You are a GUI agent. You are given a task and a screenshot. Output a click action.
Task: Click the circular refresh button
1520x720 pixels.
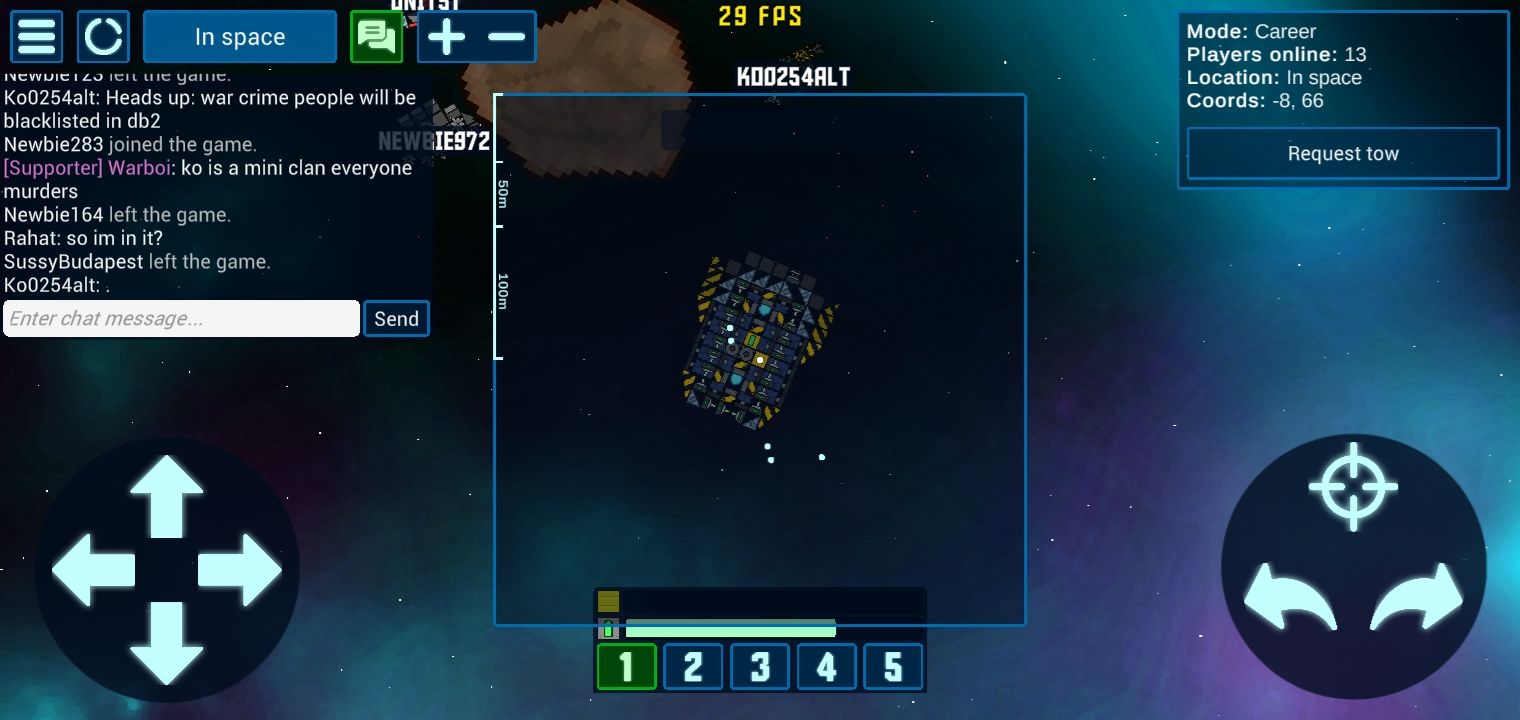point(103,37)
